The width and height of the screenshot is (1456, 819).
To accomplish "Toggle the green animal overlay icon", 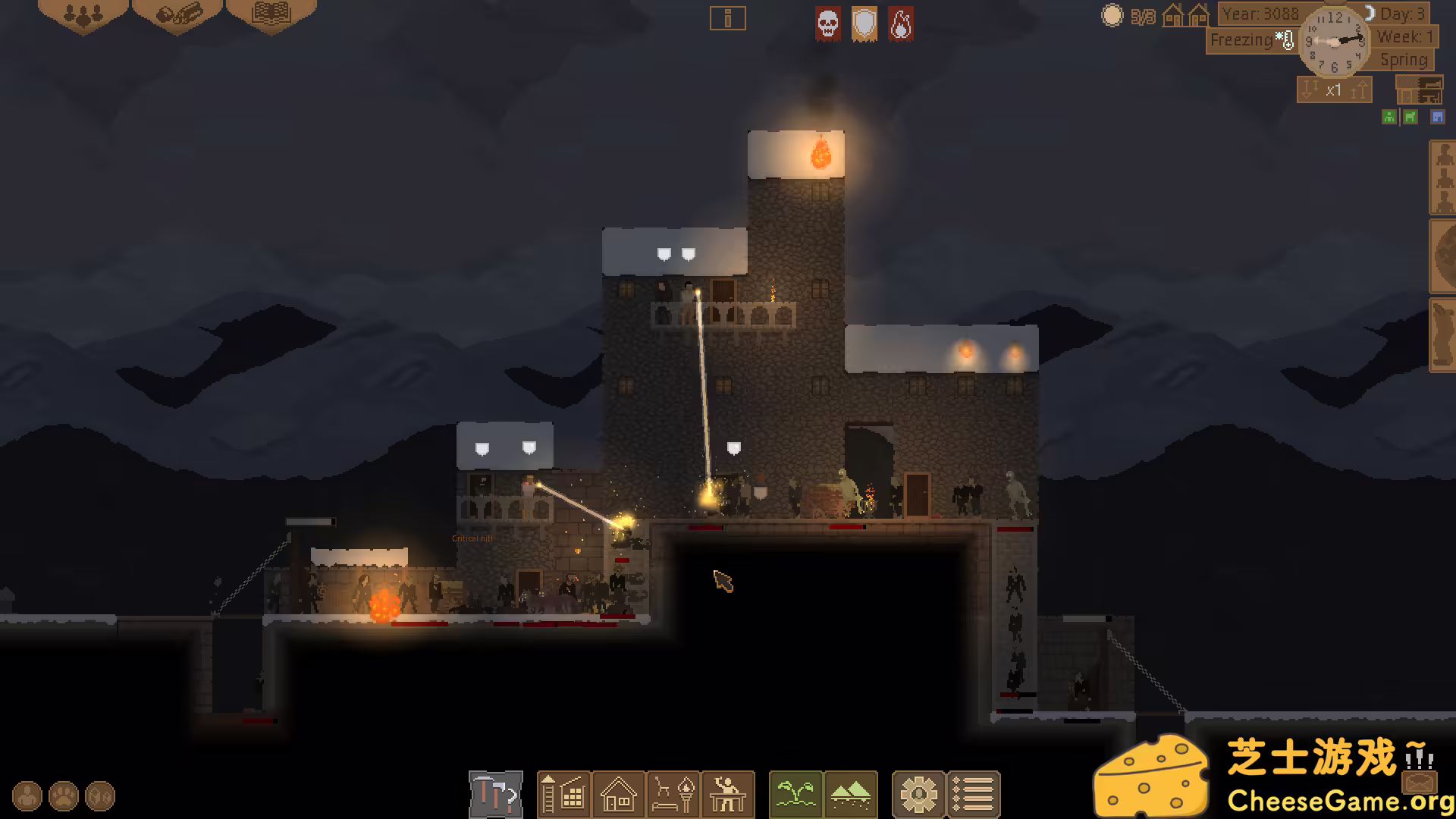I will 1410,117.
